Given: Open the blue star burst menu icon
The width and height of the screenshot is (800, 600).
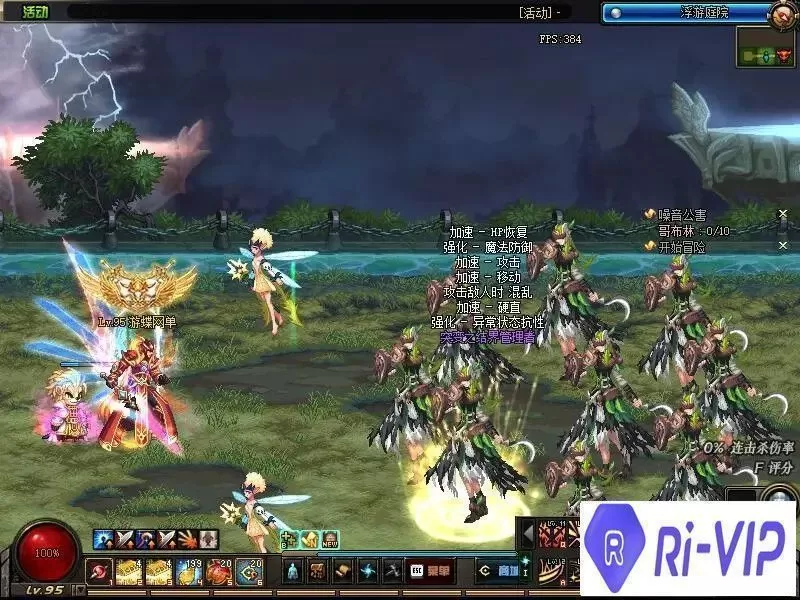Looking at the screenshot, I should coord(368,571).
